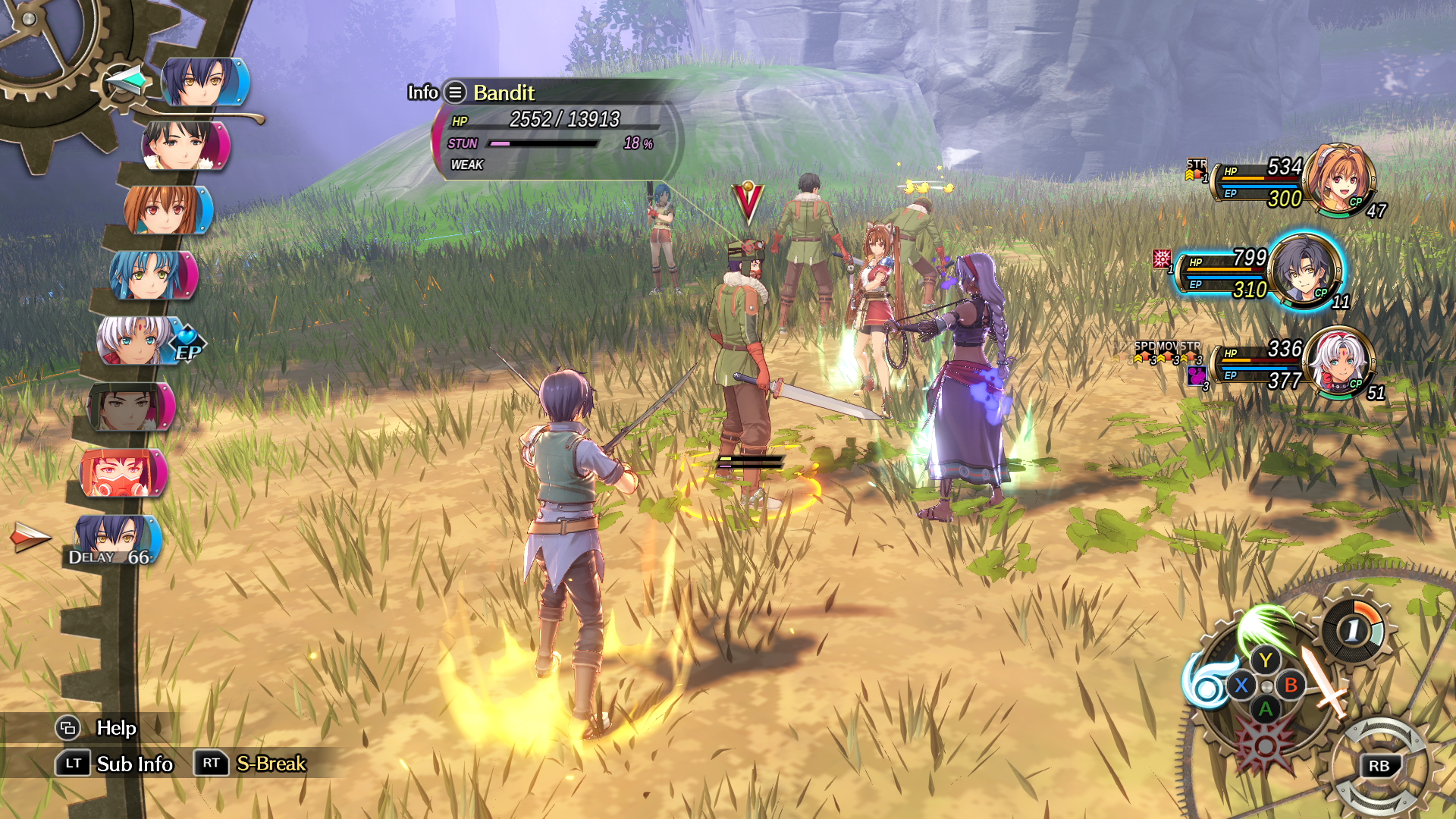Viewport: 1456px width, 819px height.
Task: Click the turn-order portrait showing Delay 66
Action: tap(115, 540)
